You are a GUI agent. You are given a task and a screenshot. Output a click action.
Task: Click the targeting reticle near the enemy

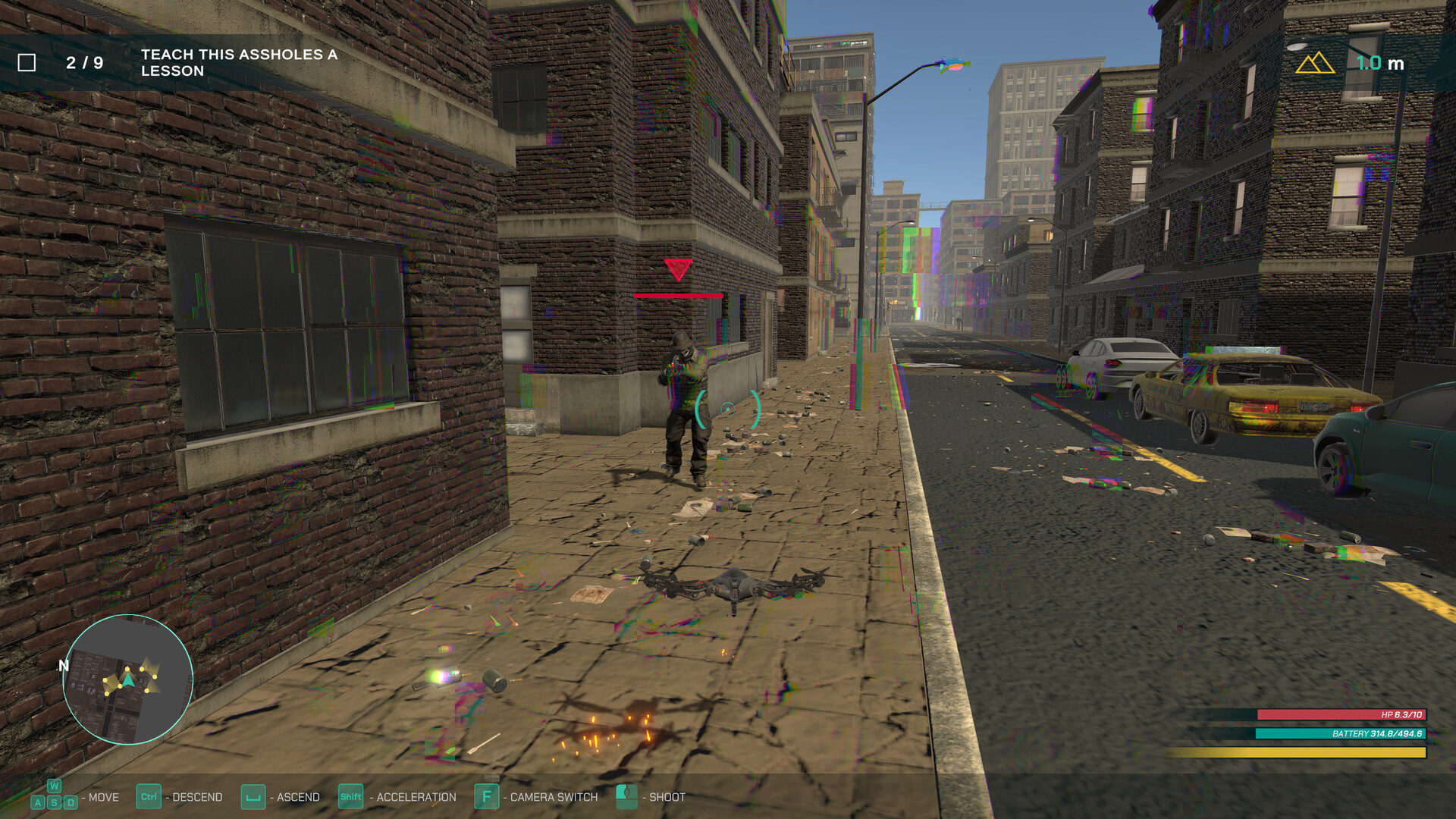click(x=729, y=409)
